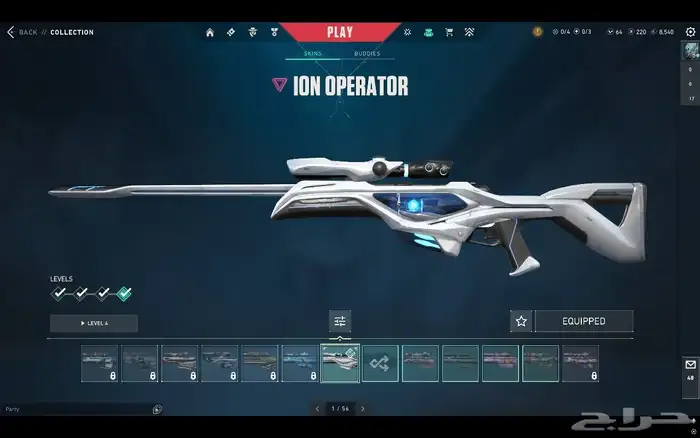Switch to the Skins tab
The width and height of the screenshot is (700, 438).
pyautogui.click(x=314, y=53)
